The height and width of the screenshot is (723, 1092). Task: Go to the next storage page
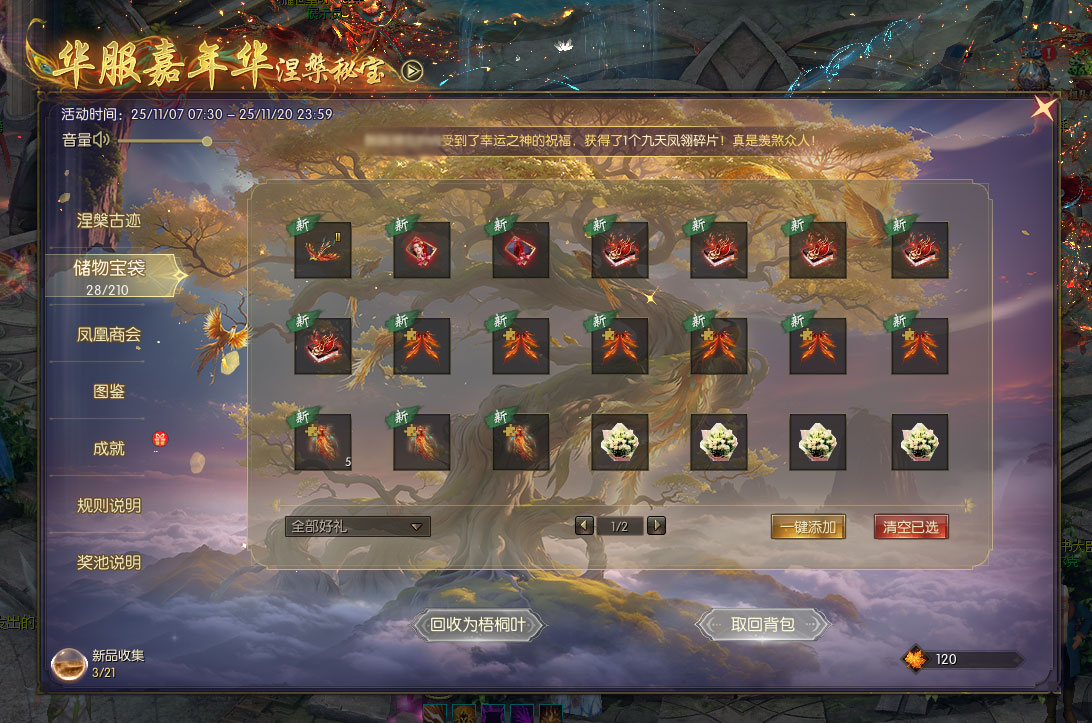pyautogui.click(x=656, y=526)
